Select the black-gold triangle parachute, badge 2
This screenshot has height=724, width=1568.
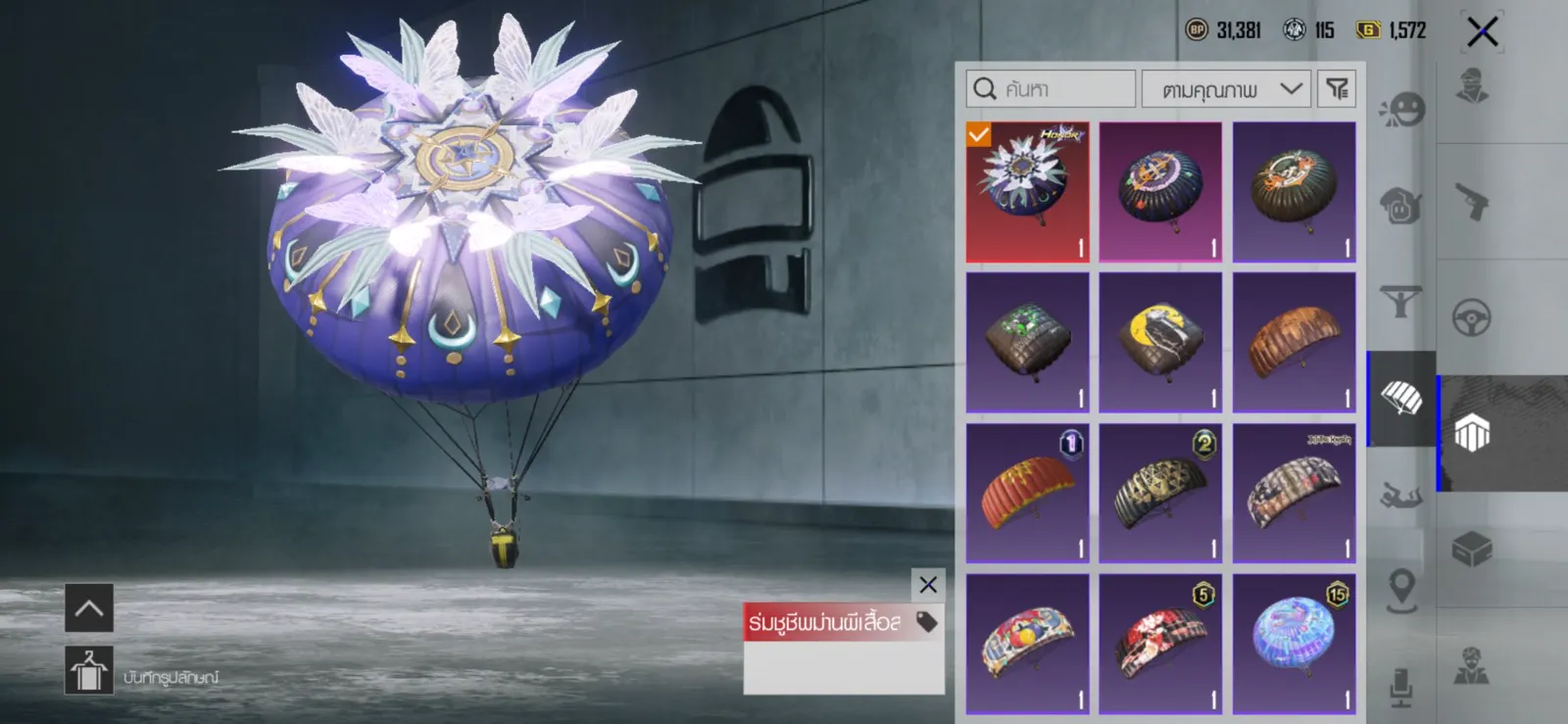click(1160, 493)
